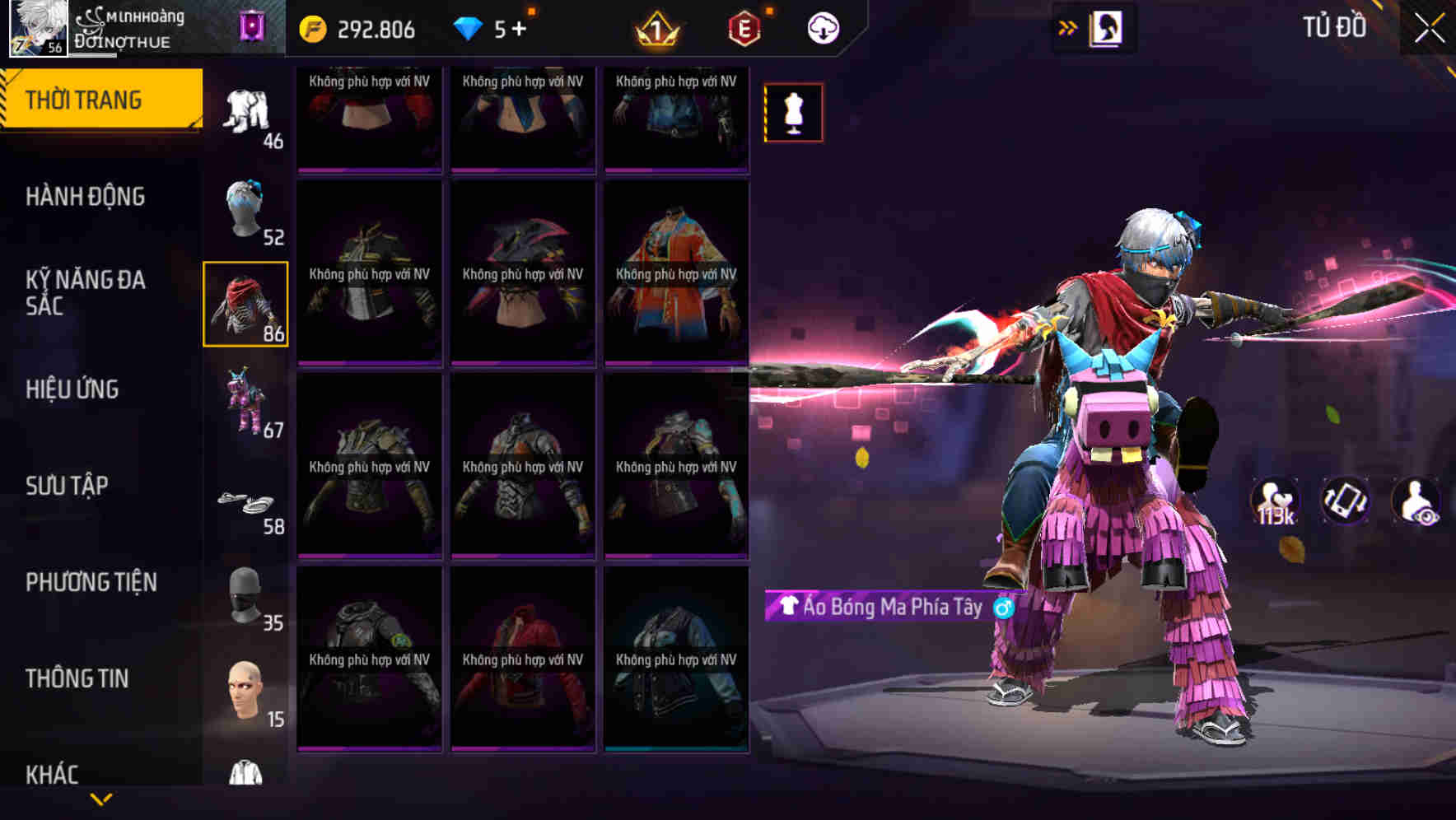Select the red E event badge icon
The height and width of the screenshot is (820, 1456).
pyautogui.click(x=740, y=27)
